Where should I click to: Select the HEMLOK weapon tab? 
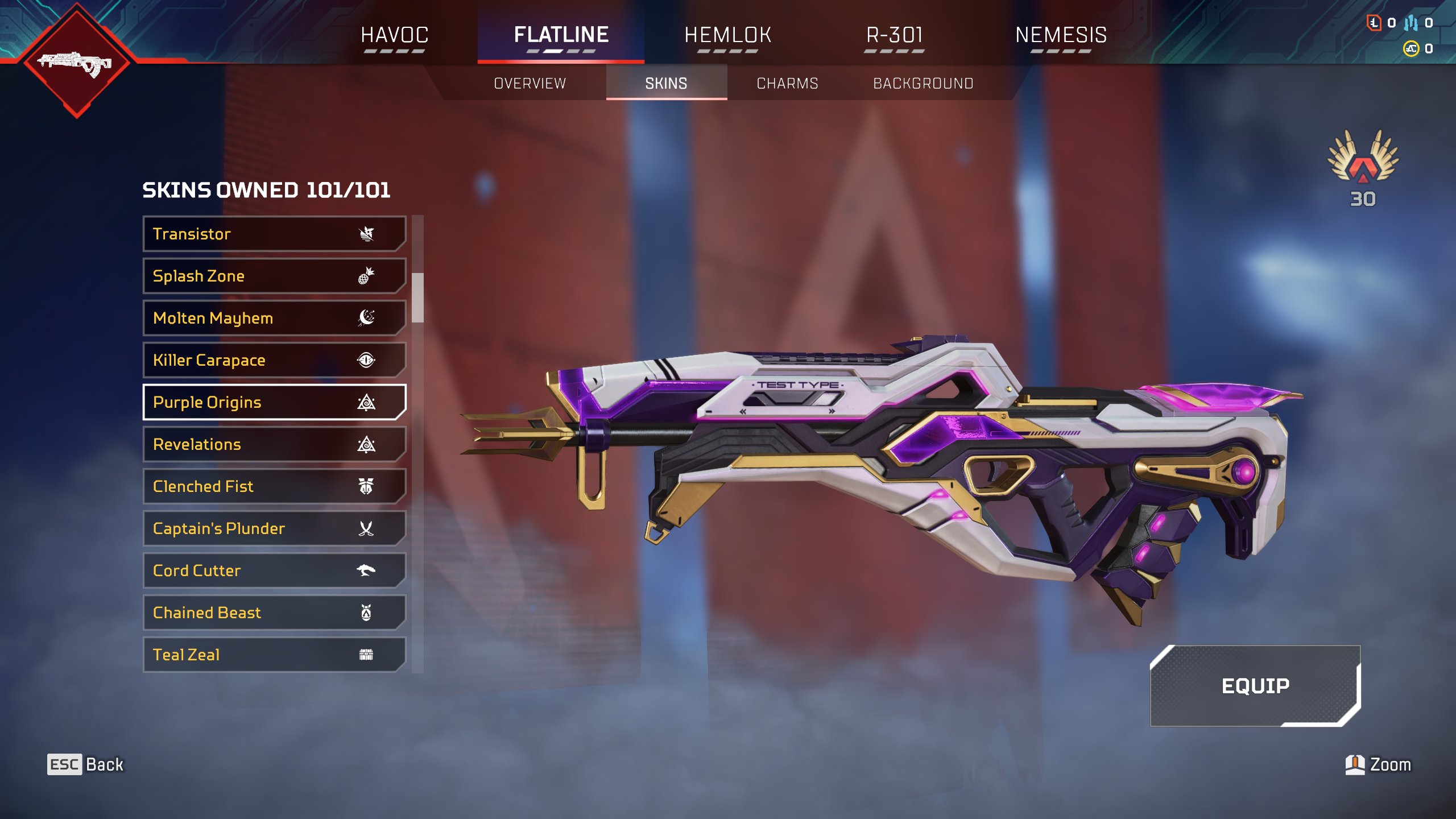click(727, 35)
